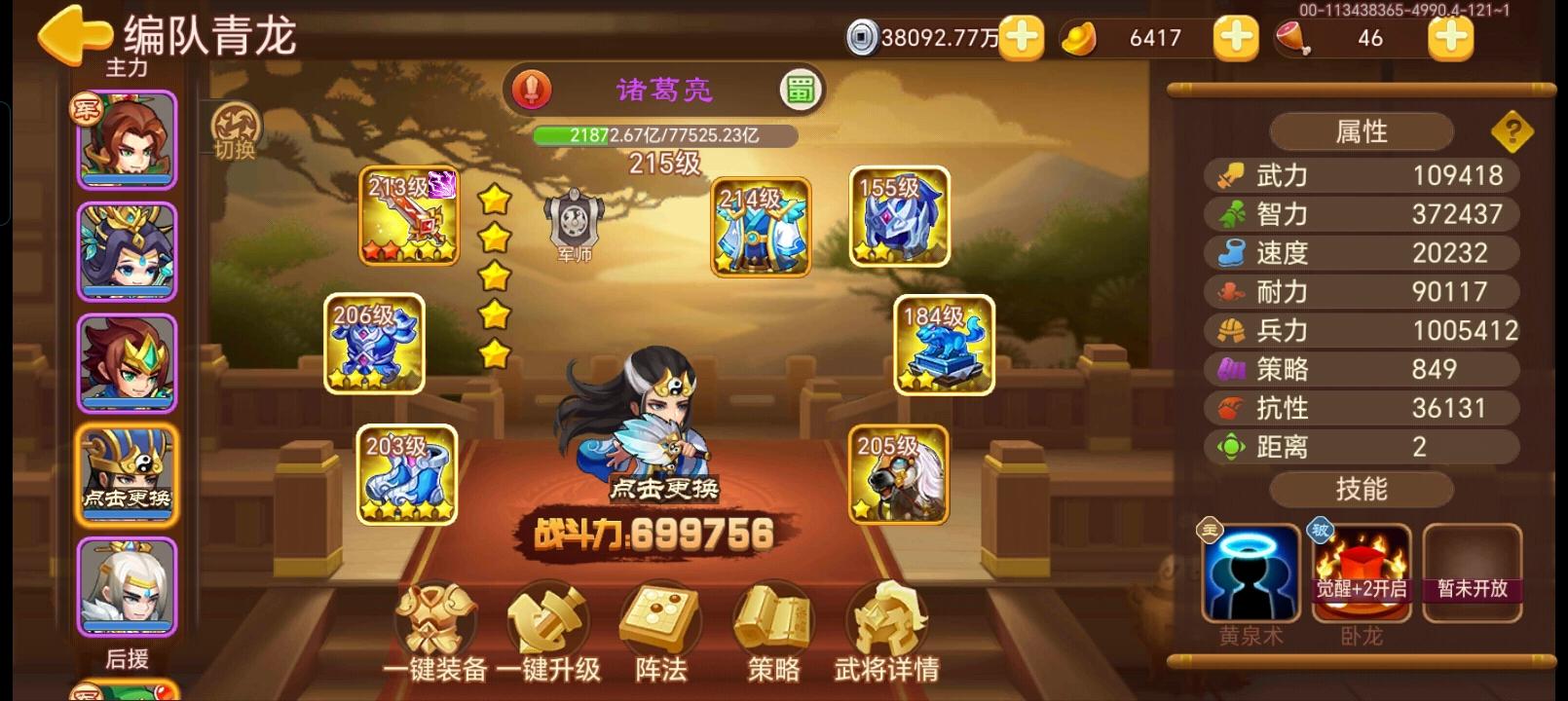Tap the green 蜀 faction emblem
Viewport: 1568px width, 701px height.
(x=799, y=88)
